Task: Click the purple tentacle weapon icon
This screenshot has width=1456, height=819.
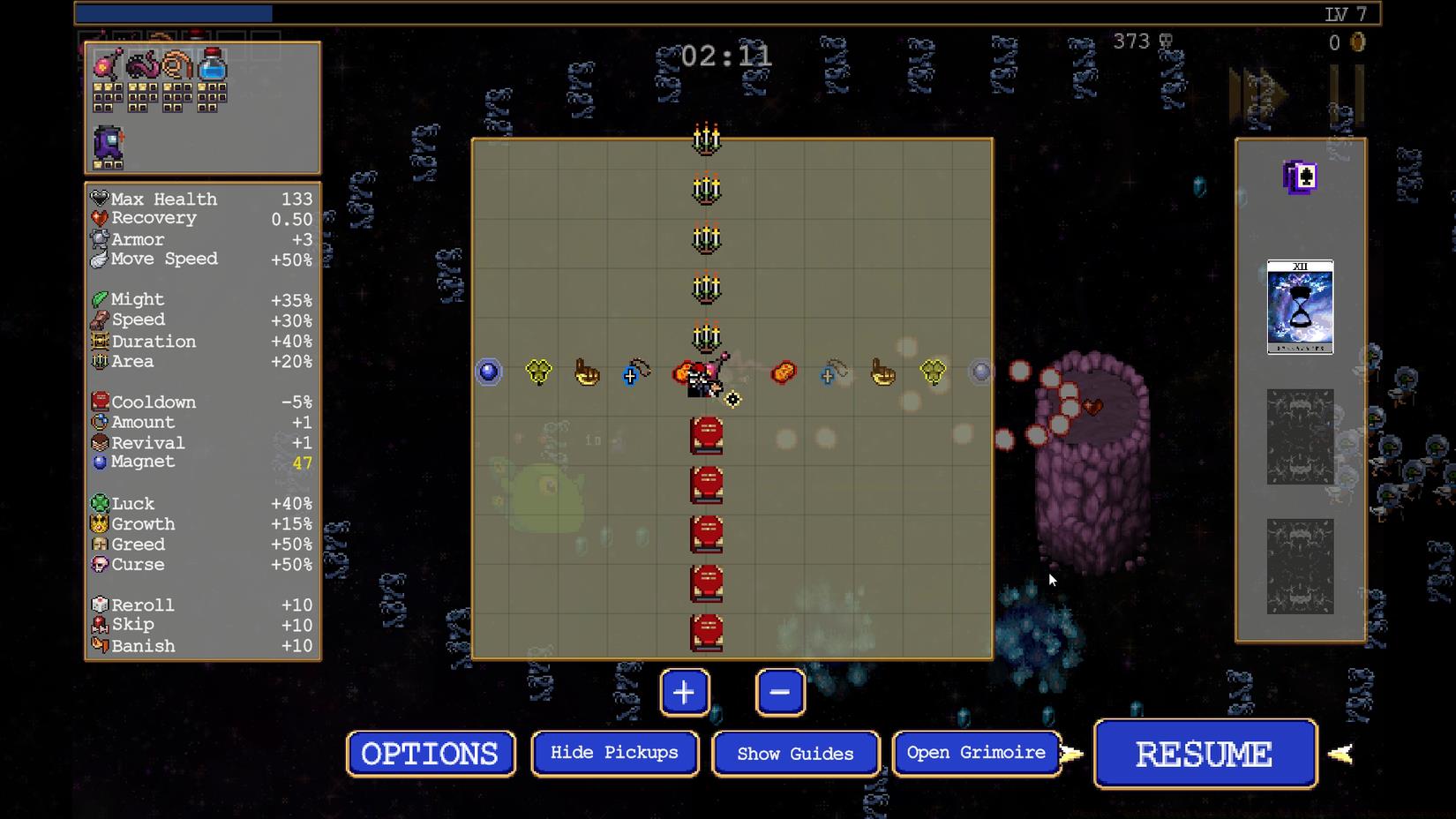Action: tap(141, 64)
